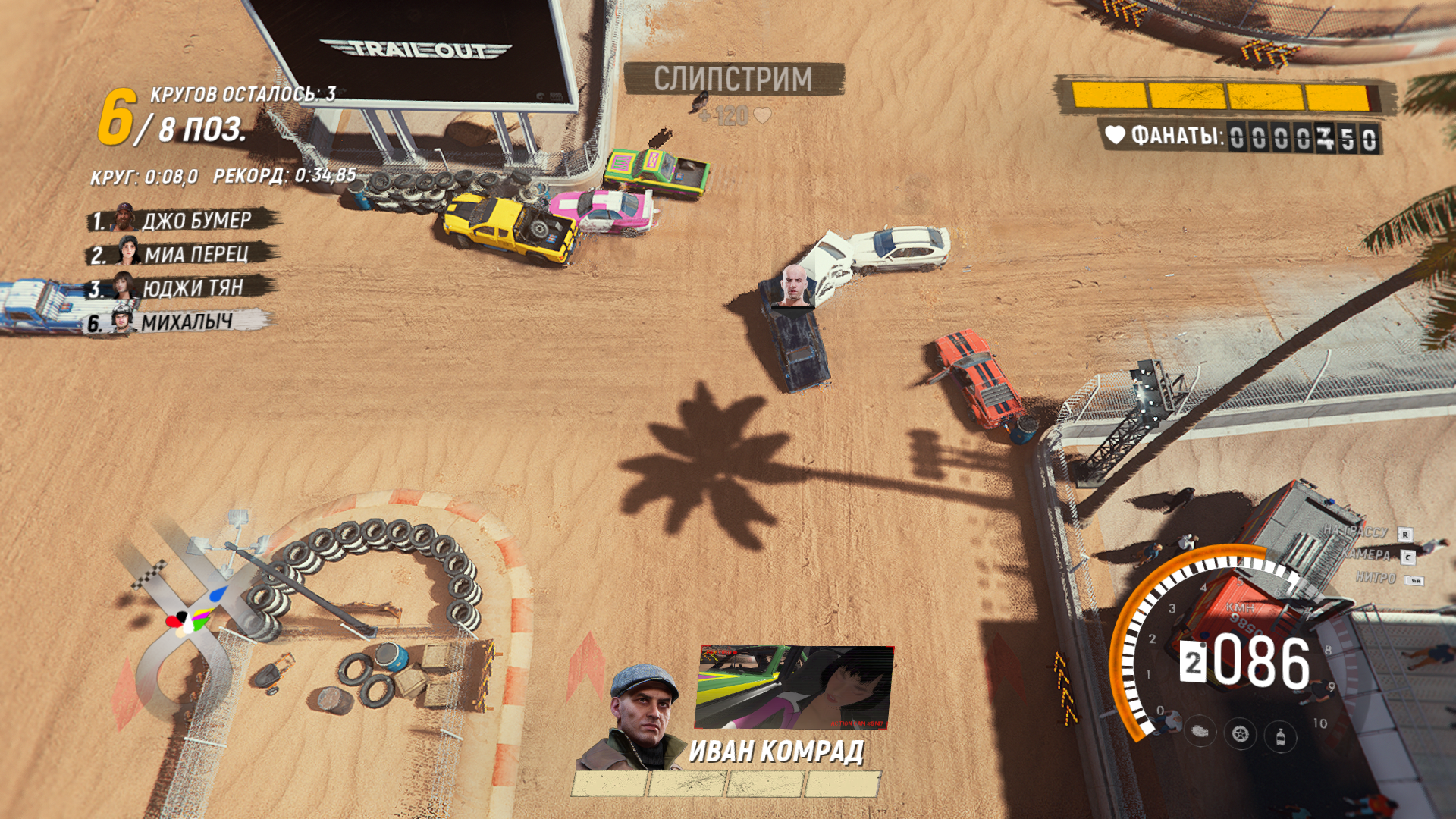The width and height of the screenshot is (1456, 819).
Task: View the rival in-car camera thumbnail
Action: click(x=794, y=687)
